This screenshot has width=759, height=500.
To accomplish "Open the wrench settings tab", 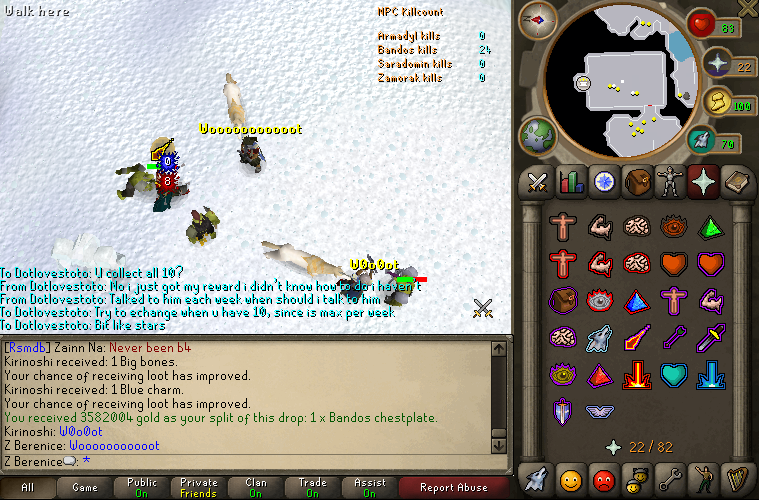I will (670, 476).
